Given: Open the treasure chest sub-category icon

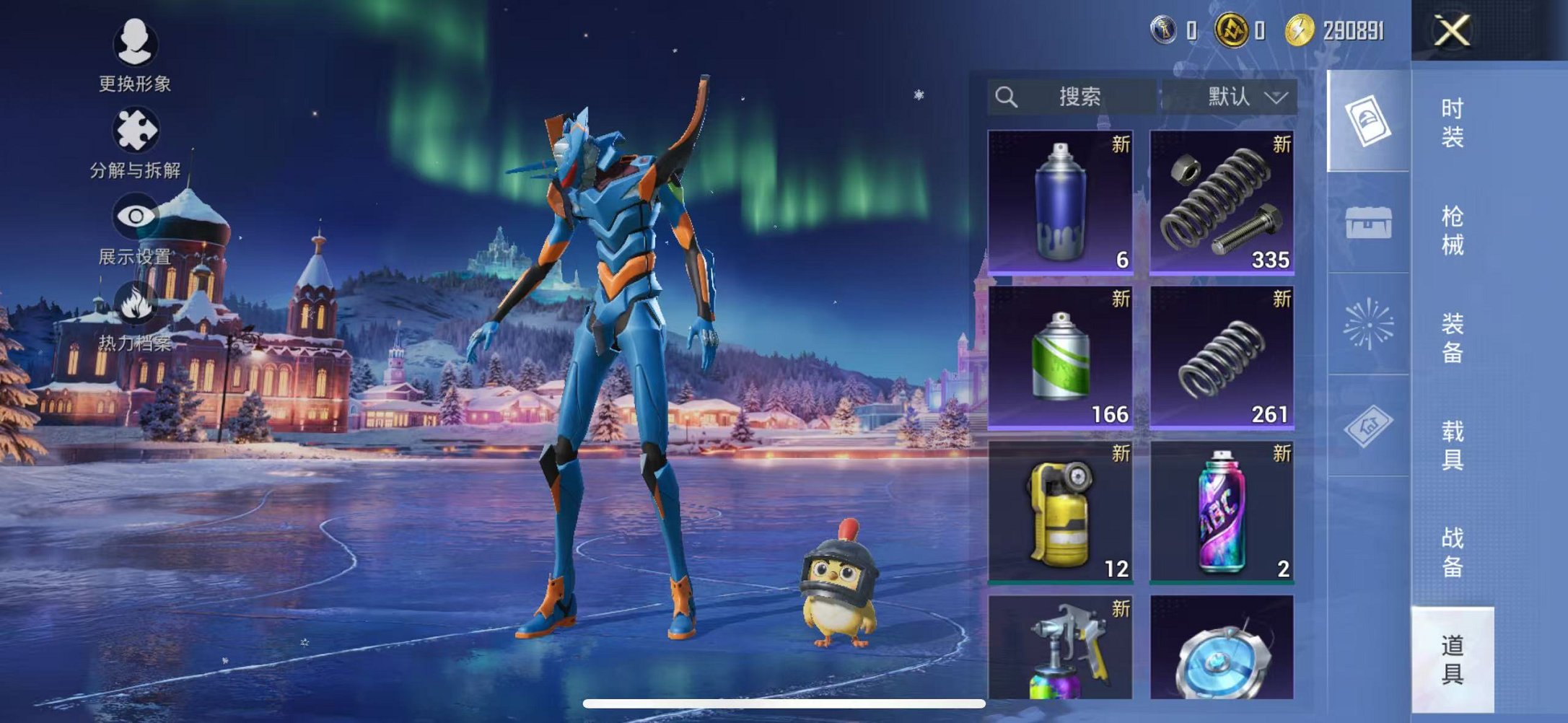Looking at the screenshot, I should (1368, 222).
